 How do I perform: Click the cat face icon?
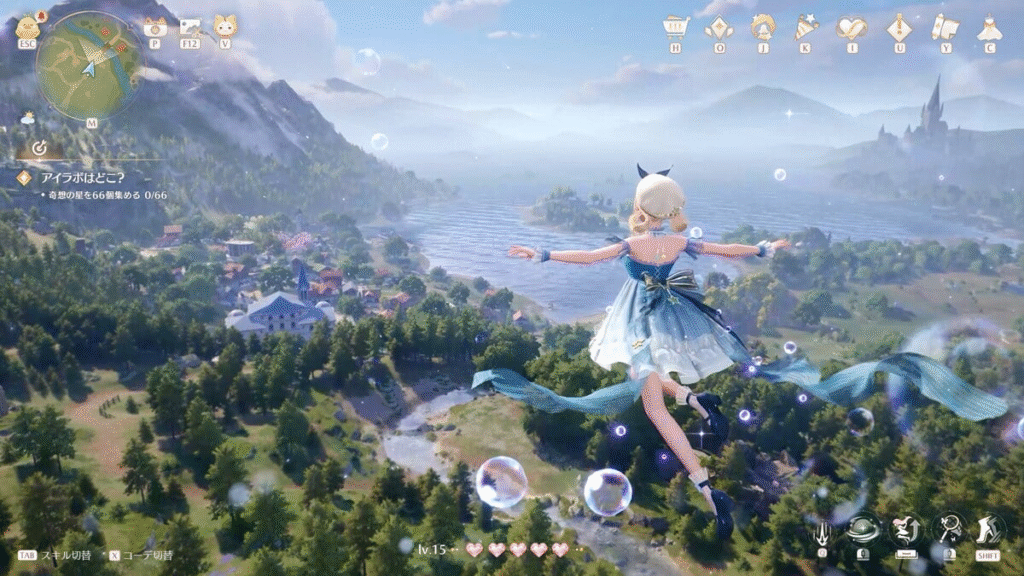pyautogui.click(x=224, y=26)
